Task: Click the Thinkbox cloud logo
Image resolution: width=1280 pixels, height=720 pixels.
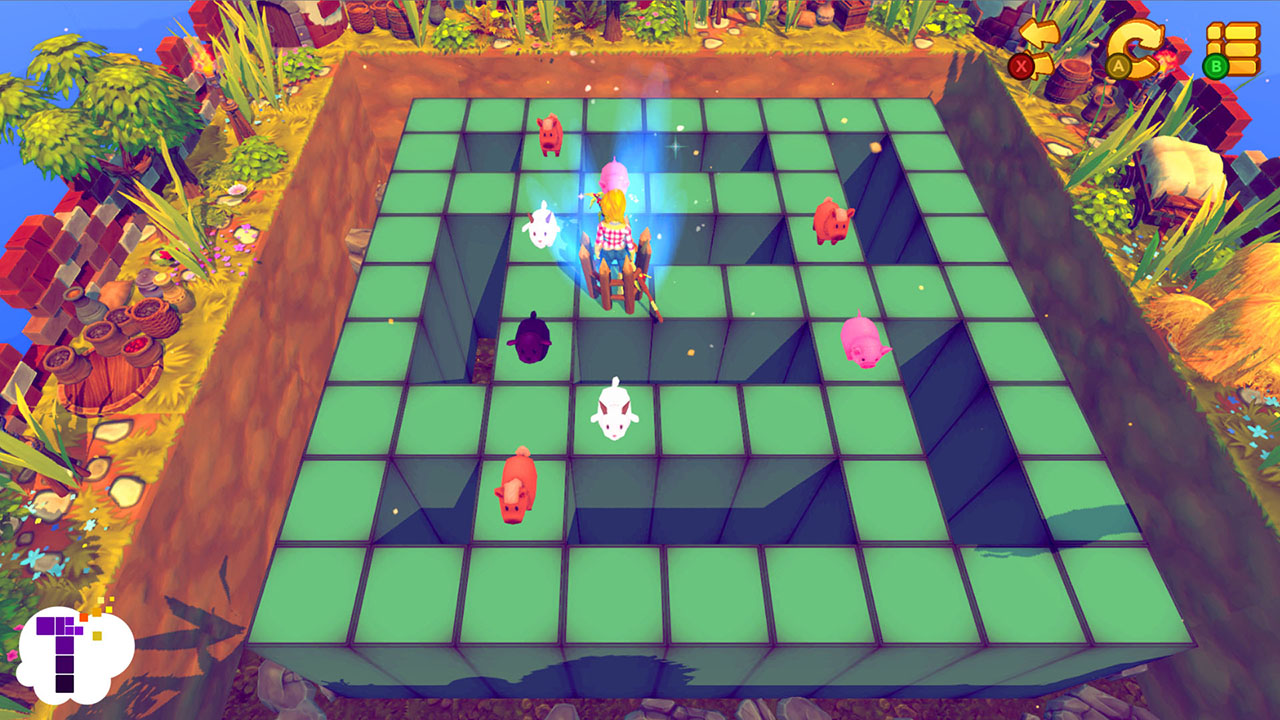Action: point(75,655)
